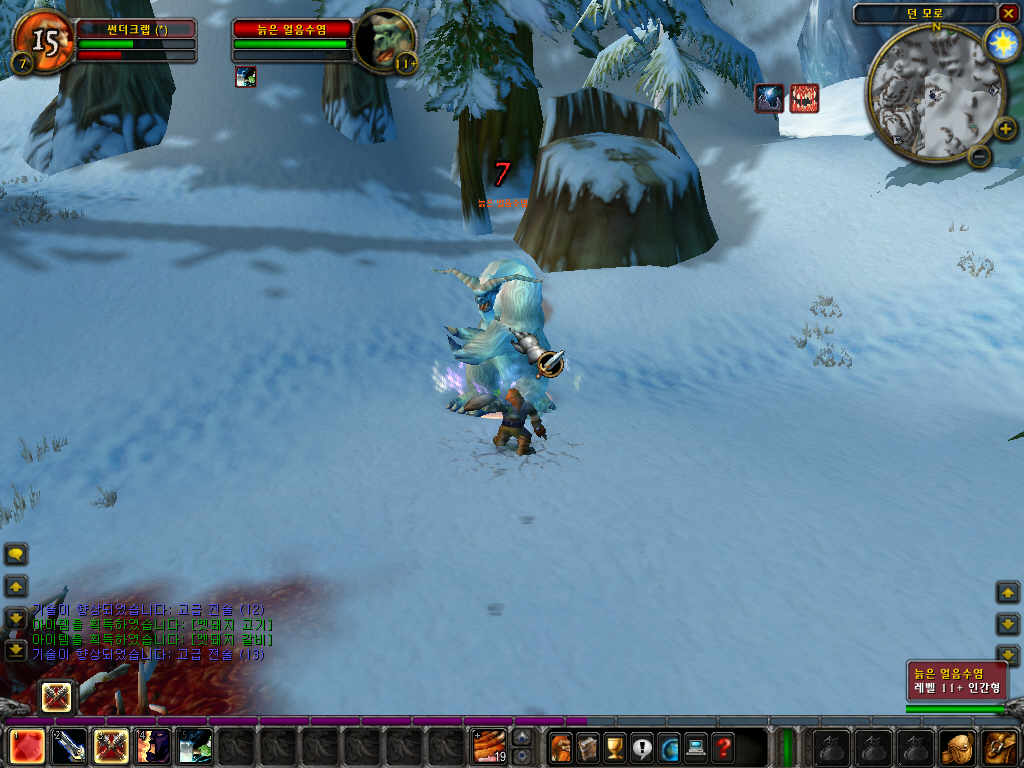Click the red fangs buff icon

[804, 98]
